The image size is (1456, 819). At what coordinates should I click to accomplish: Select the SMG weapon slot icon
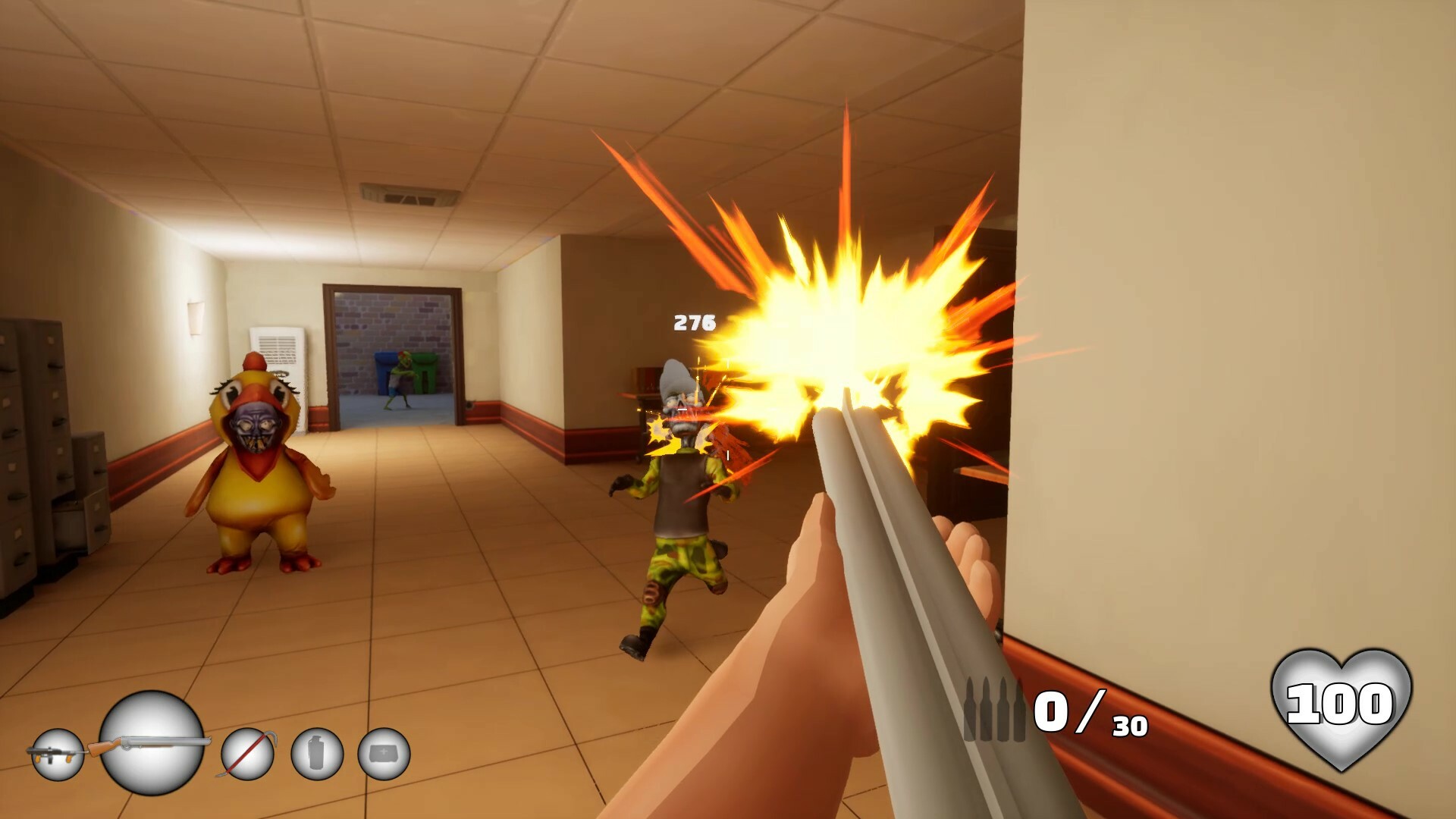point(59,756)
